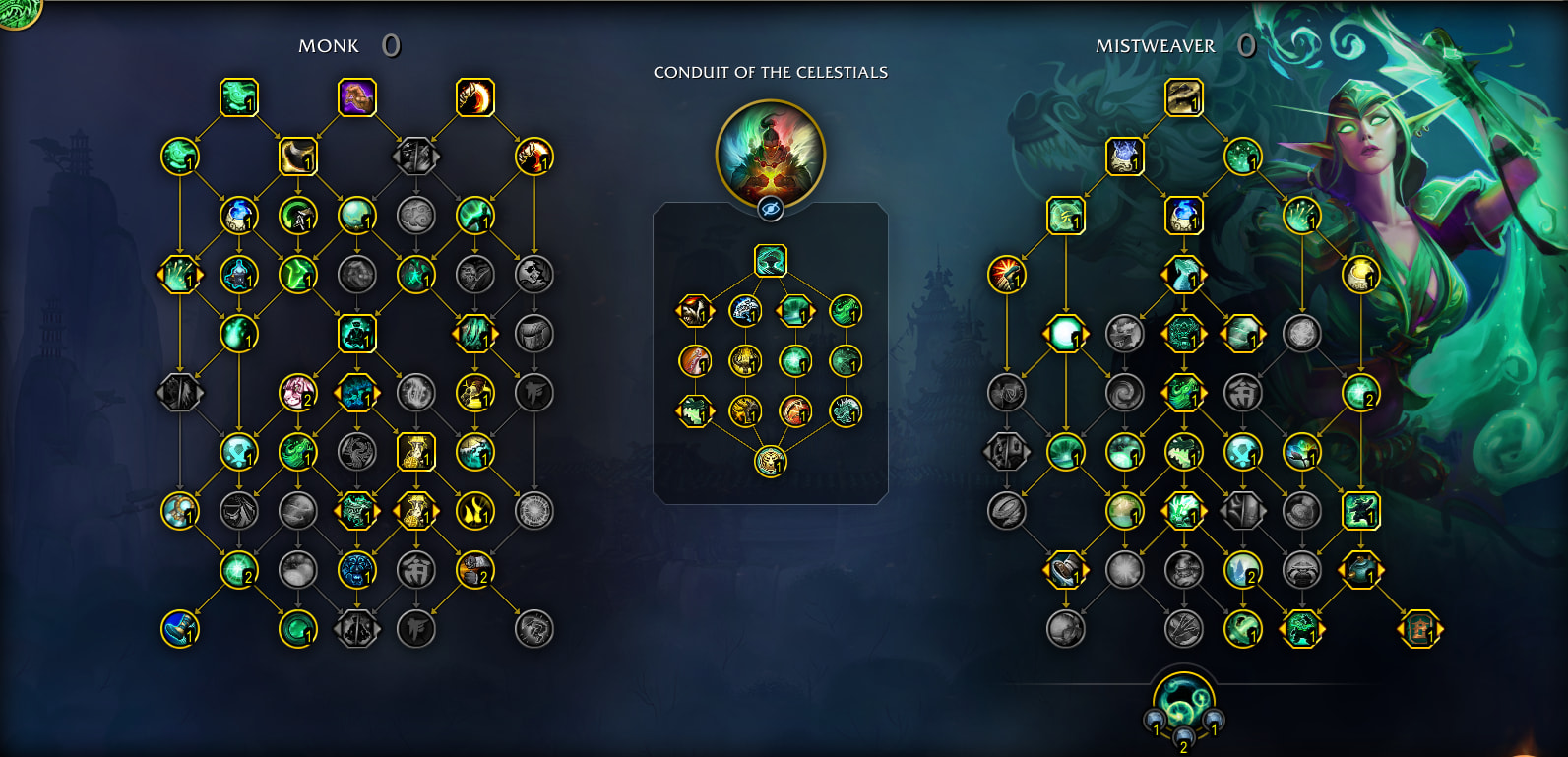Select the square teal monk node heading the hero tree
1568x757 pixels.
770,261
